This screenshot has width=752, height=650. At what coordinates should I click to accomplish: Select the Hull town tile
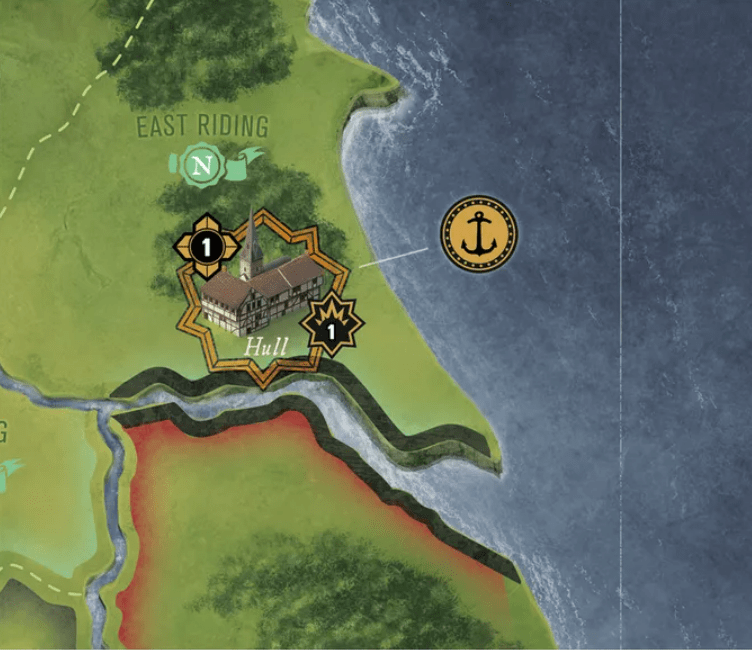pos(263,295)
